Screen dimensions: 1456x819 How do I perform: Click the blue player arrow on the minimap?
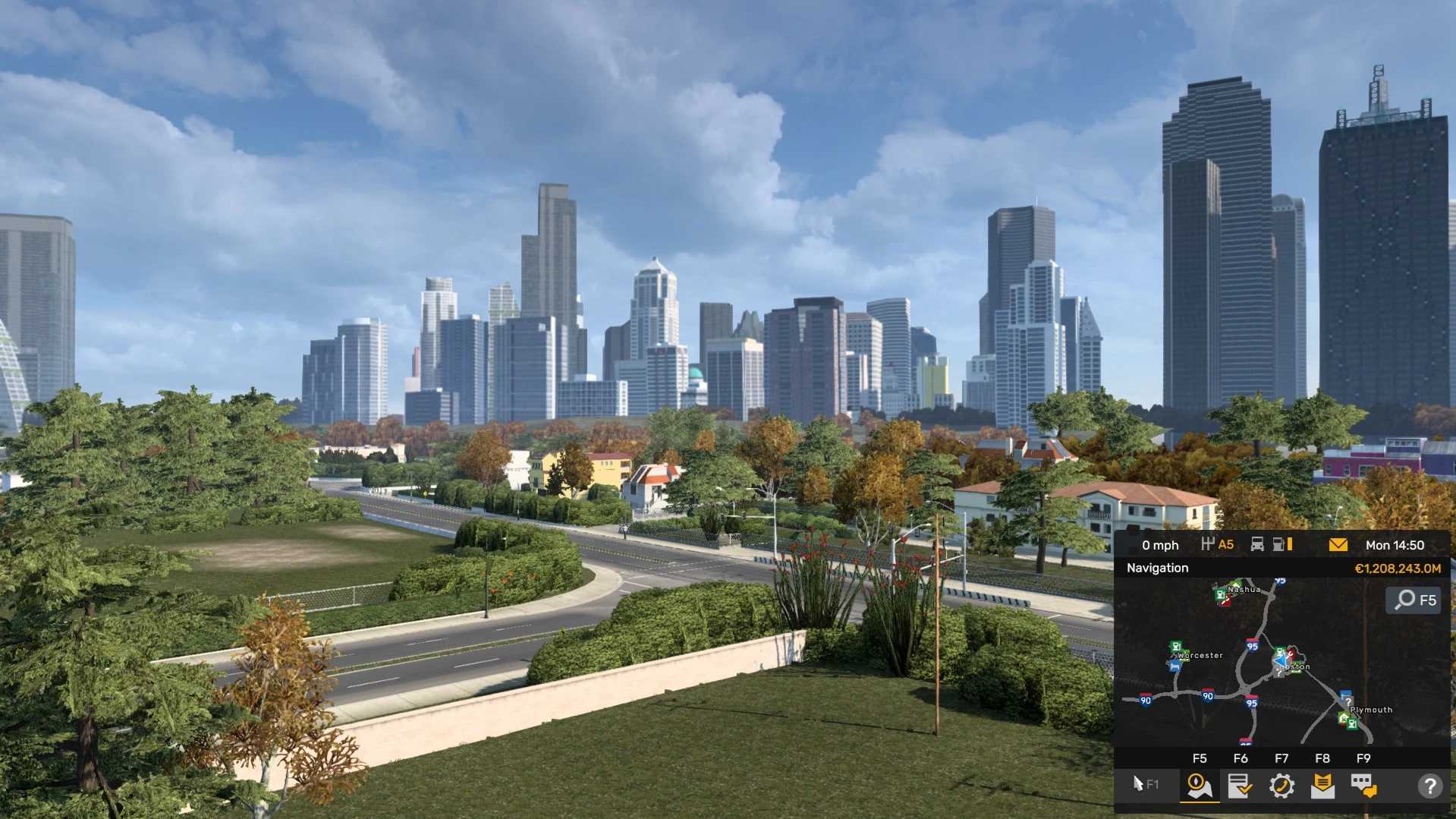(1281, 662)
